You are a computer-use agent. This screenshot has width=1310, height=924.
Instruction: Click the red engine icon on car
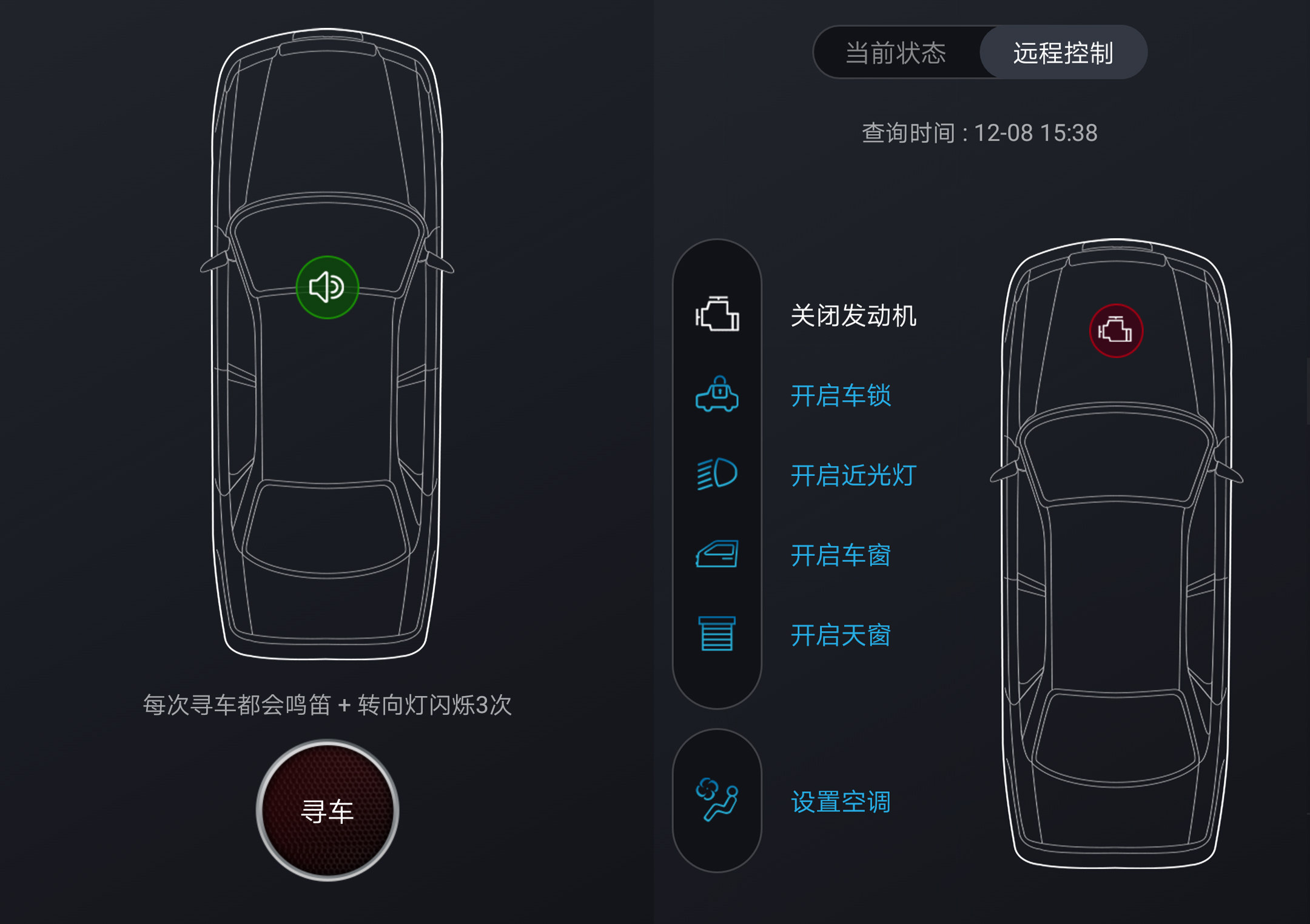(x=1116, y=331)
